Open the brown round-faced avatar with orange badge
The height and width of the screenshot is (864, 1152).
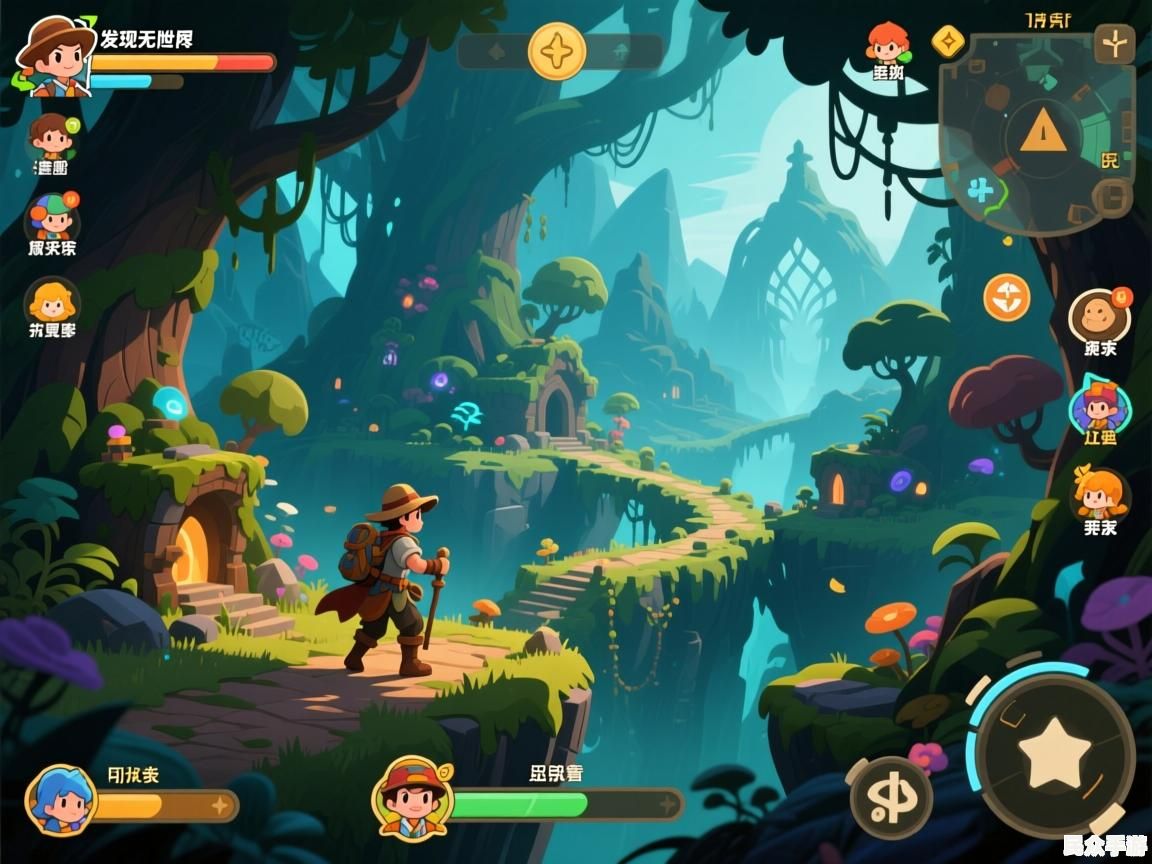click(1099, 316)
